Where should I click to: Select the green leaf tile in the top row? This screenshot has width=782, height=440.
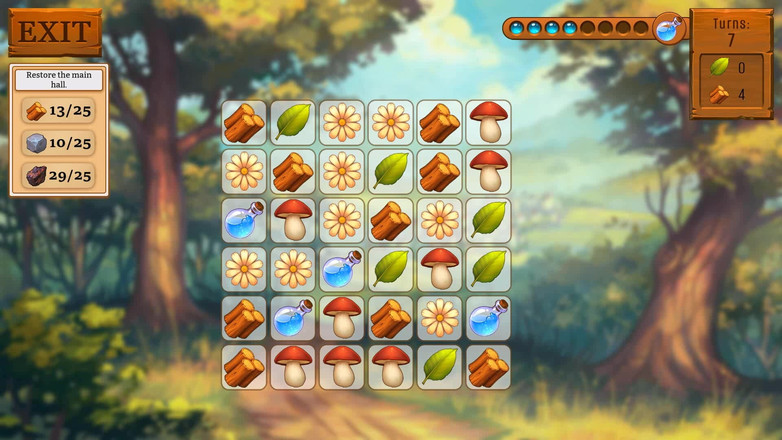293,122
